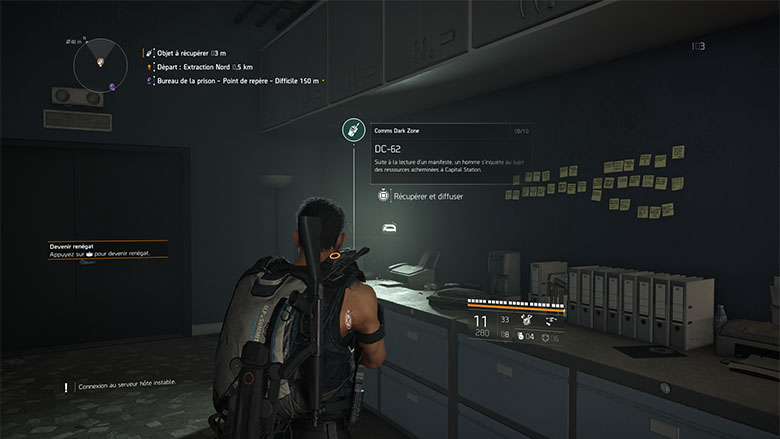Screen dimensions: 780x439
Task: Click the unstable host connection warning icon
Action: 66,386
